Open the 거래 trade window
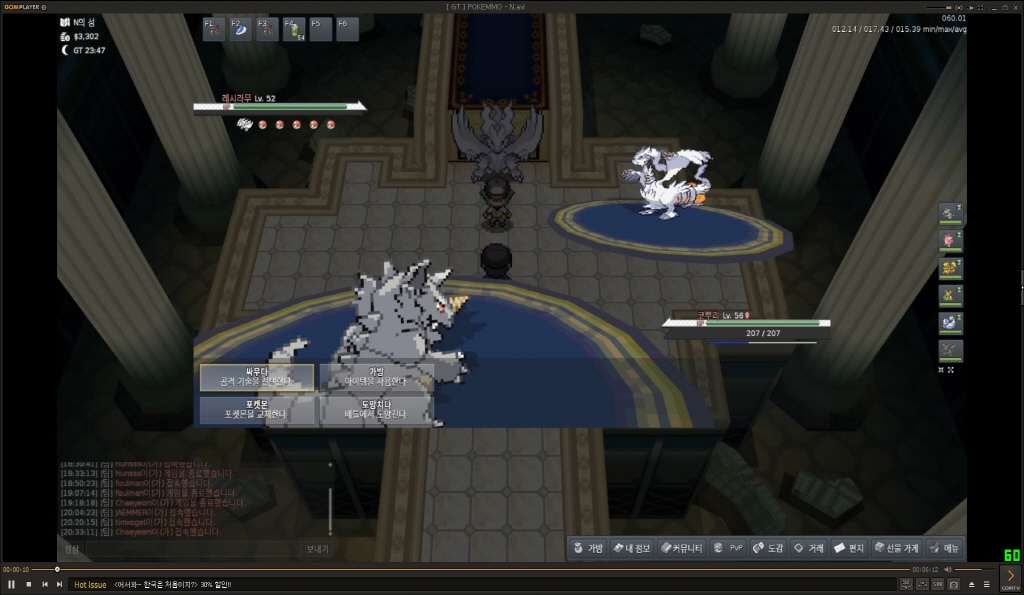Viewport: 1024px width, 595px height. (x=809, y=548)
